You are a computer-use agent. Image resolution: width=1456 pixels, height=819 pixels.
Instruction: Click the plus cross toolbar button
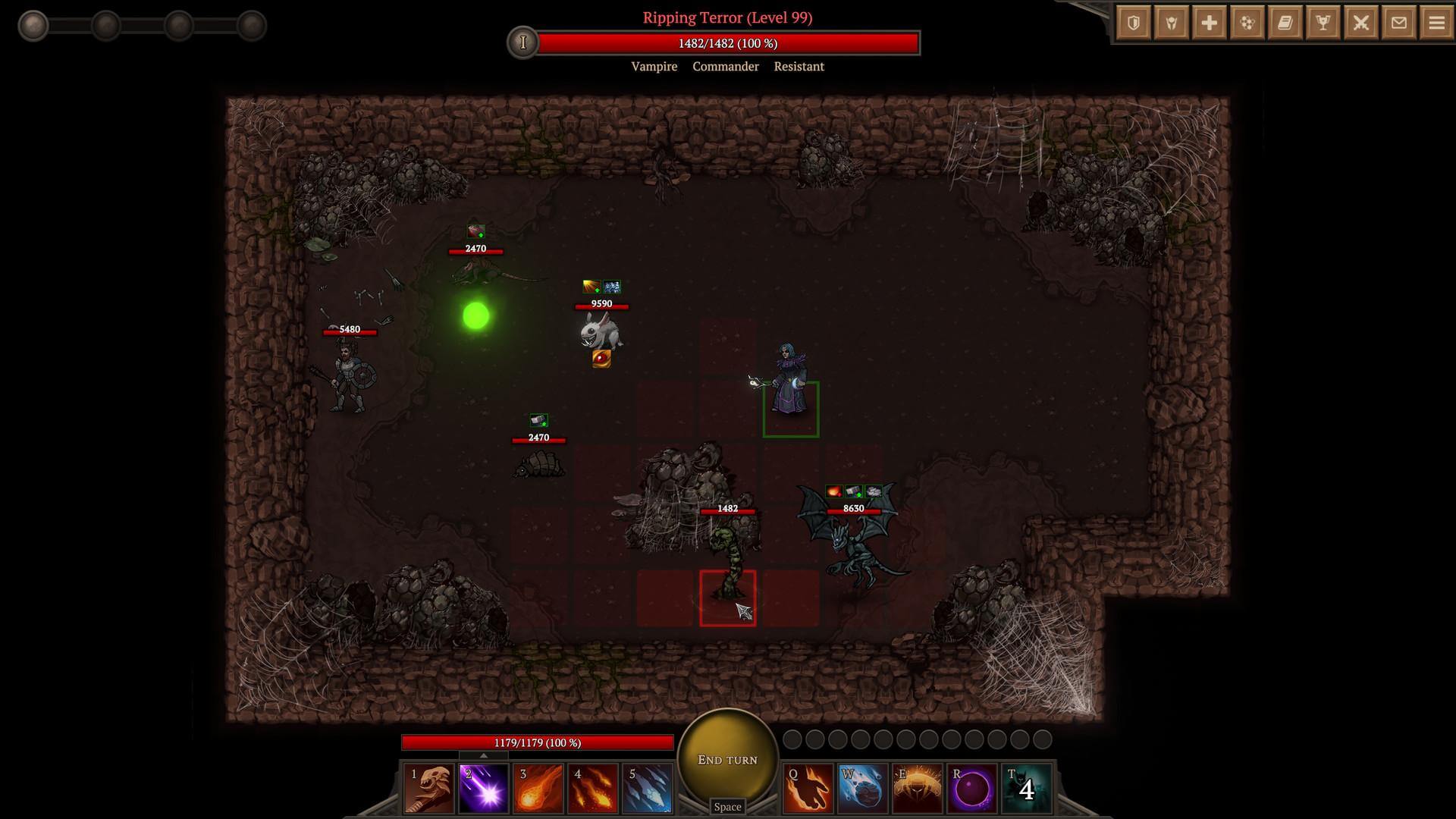click(x=1210, y=24)
